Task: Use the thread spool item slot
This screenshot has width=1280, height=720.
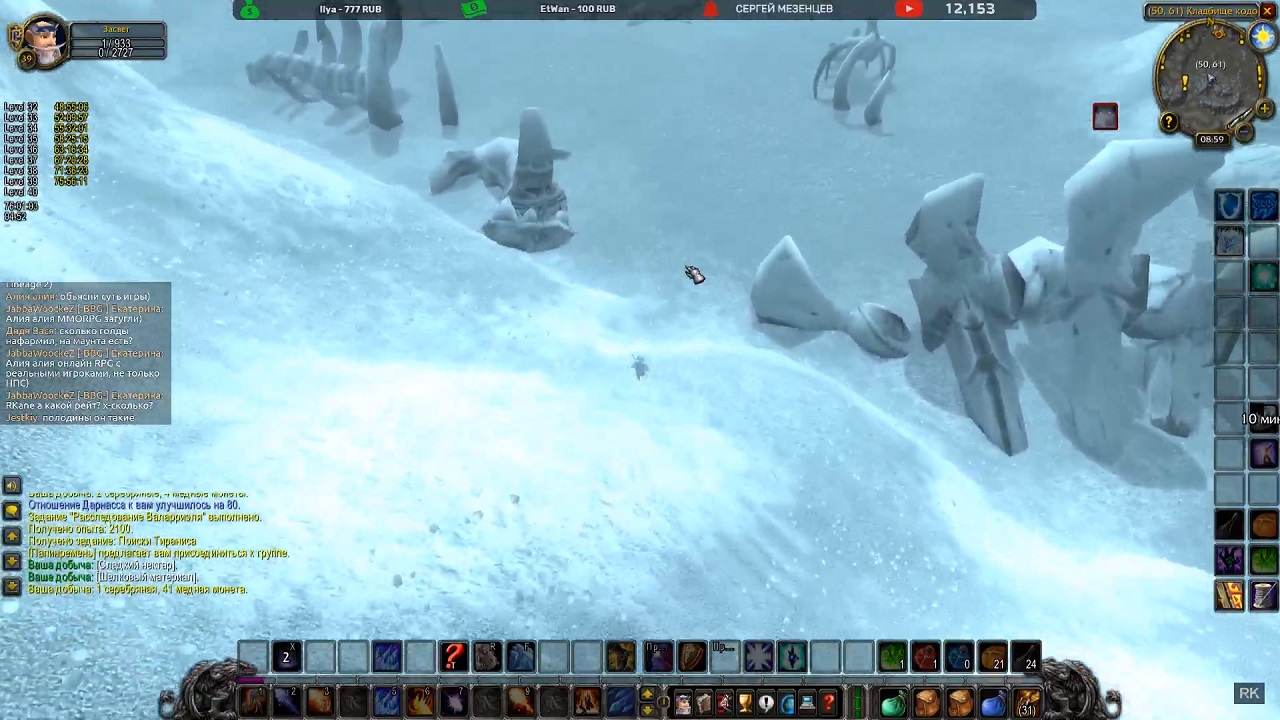Action: [x=1263, y=596]
